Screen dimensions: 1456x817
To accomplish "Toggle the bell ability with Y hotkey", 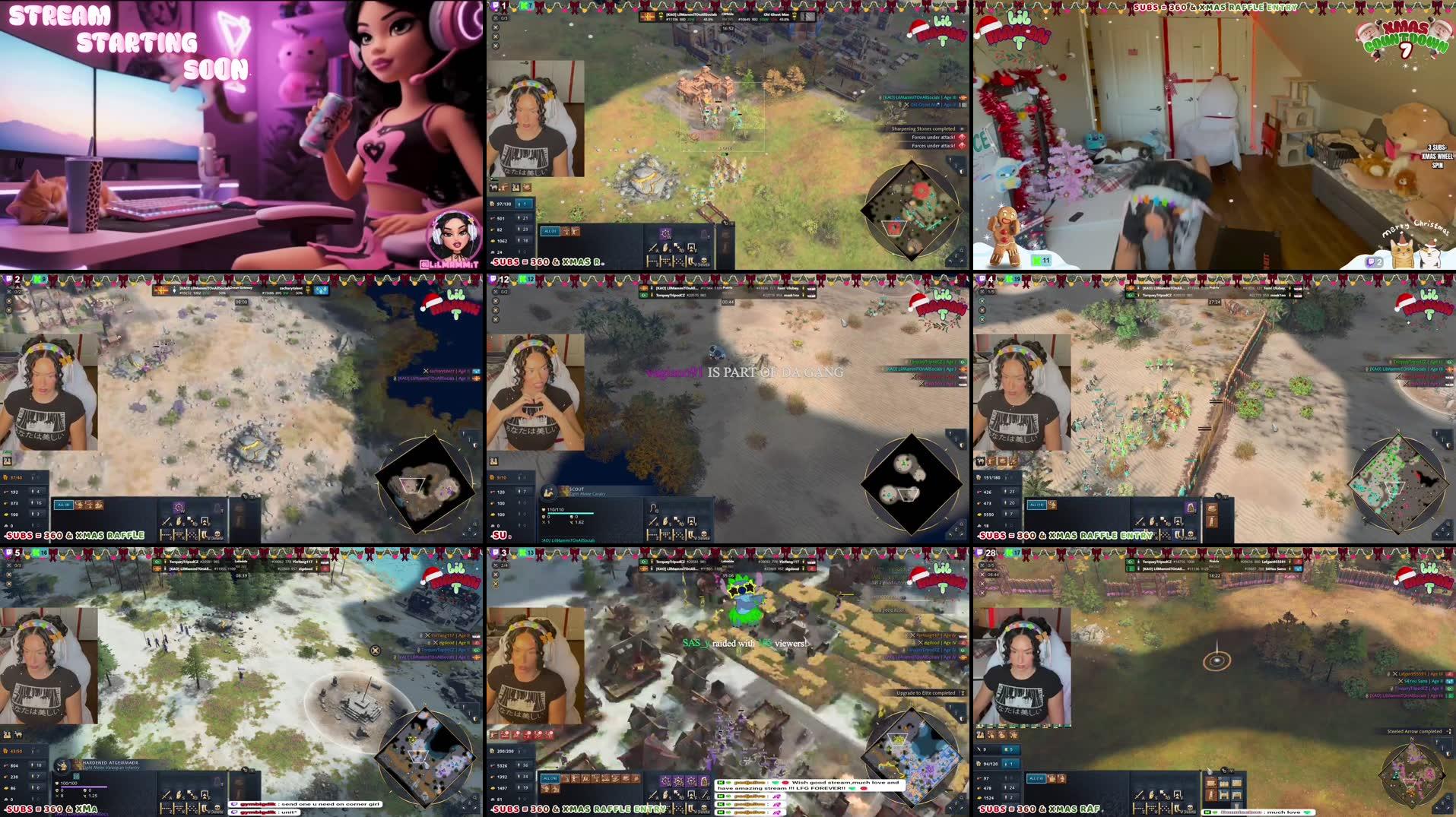I will [705, 235].
